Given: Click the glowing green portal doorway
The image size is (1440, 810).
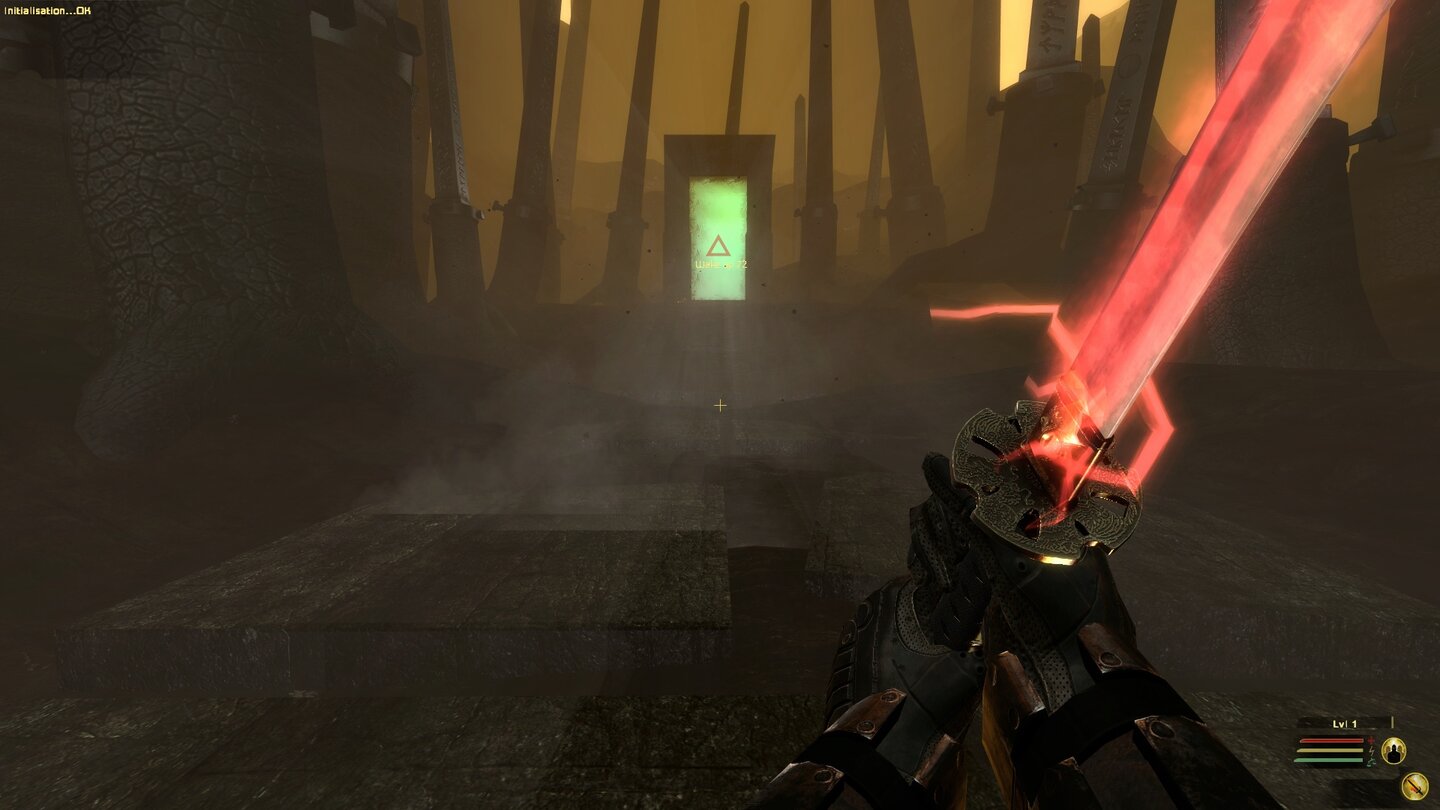Looking at the screenshot, I should pos(718,225).
